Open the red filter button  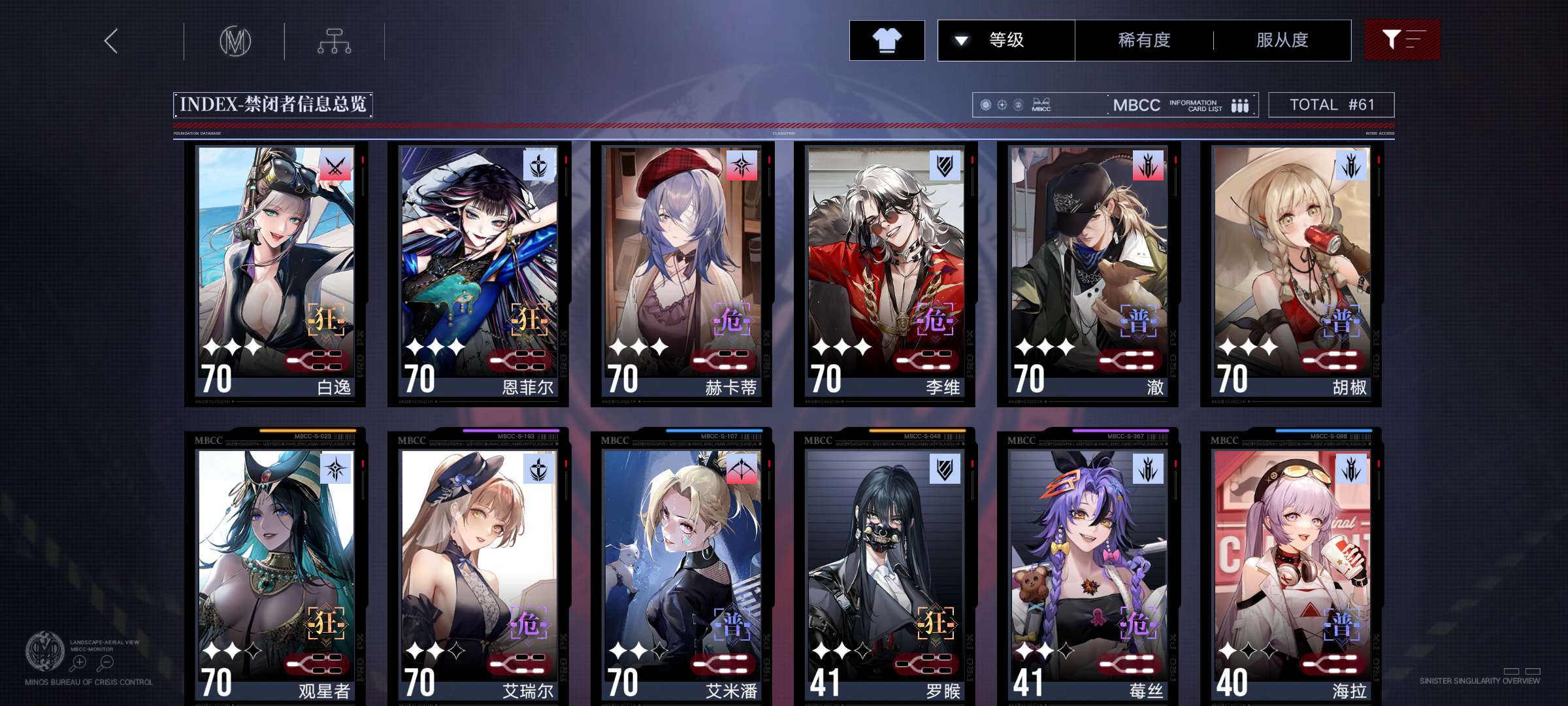1401,41
